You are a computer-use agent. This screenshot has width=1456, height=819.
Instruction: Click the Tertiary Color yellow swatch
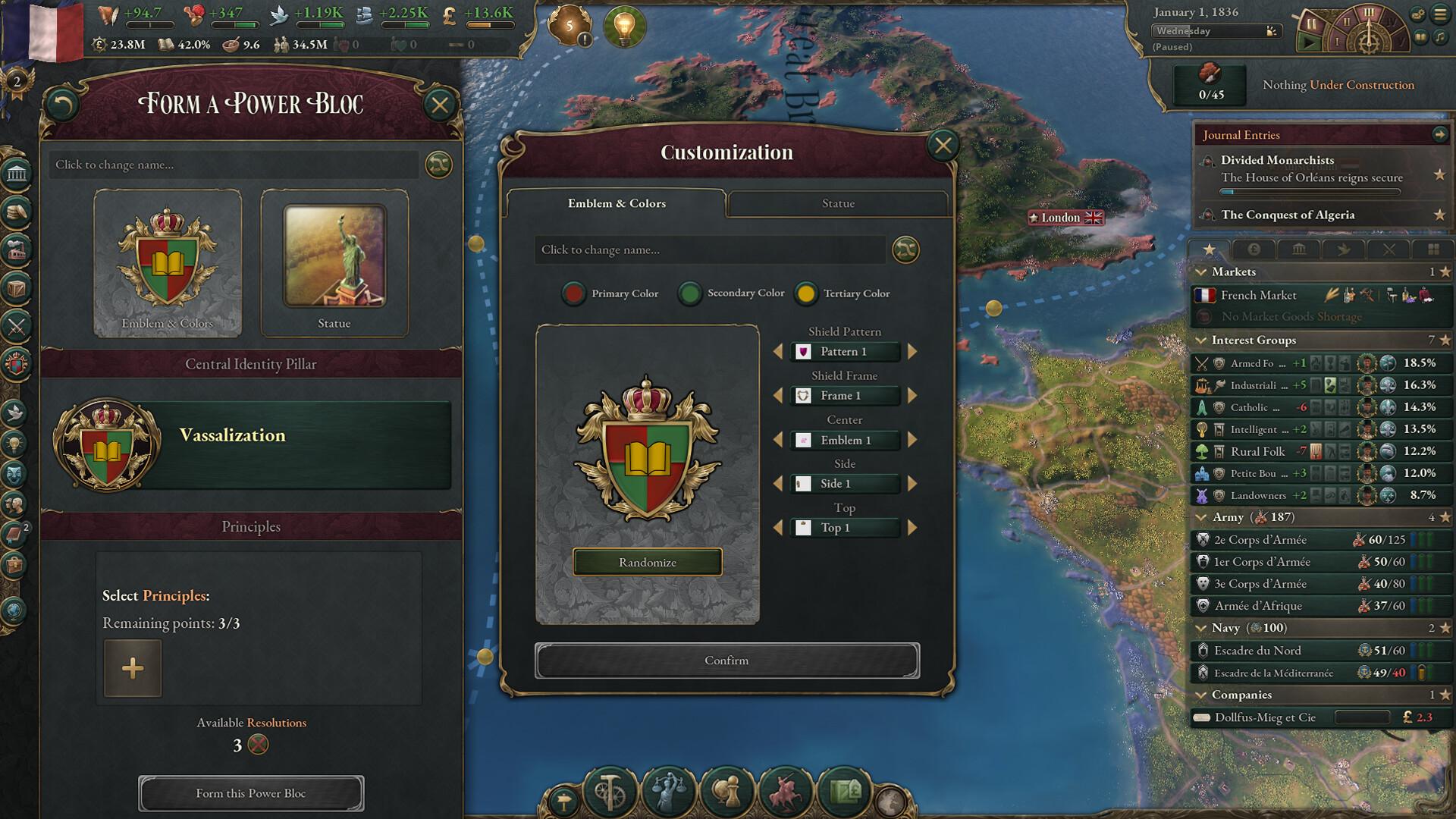click(x=806, y=294)
